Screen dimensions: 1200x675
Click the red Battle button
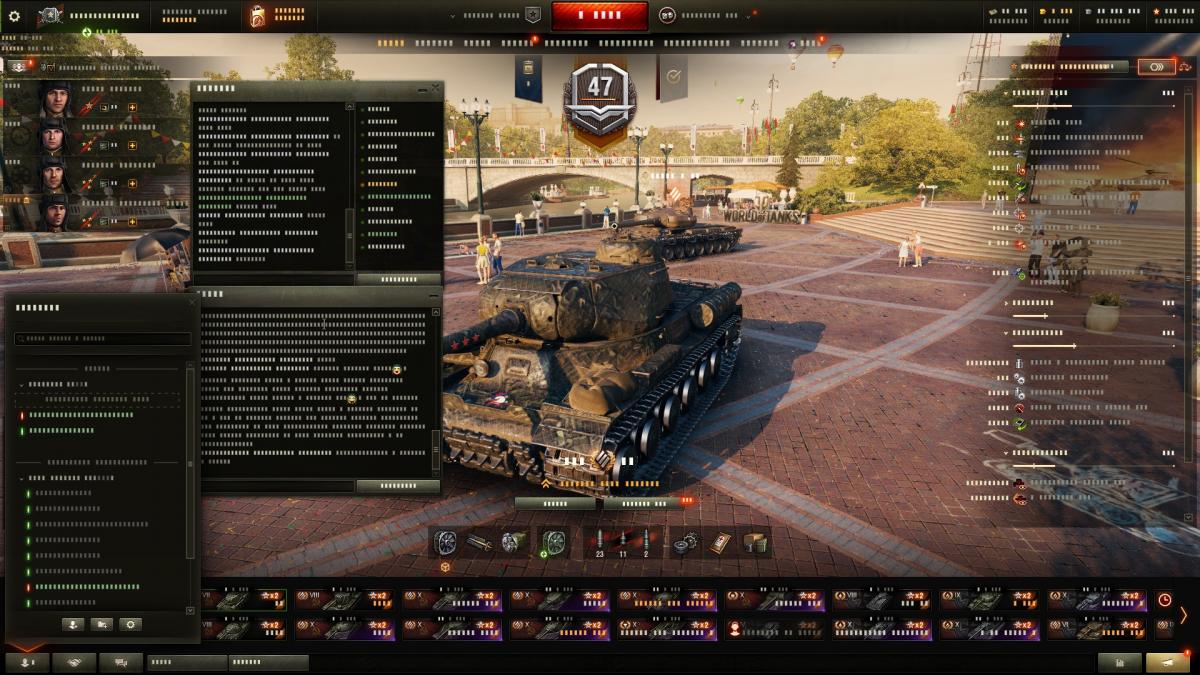coord(599,16)
